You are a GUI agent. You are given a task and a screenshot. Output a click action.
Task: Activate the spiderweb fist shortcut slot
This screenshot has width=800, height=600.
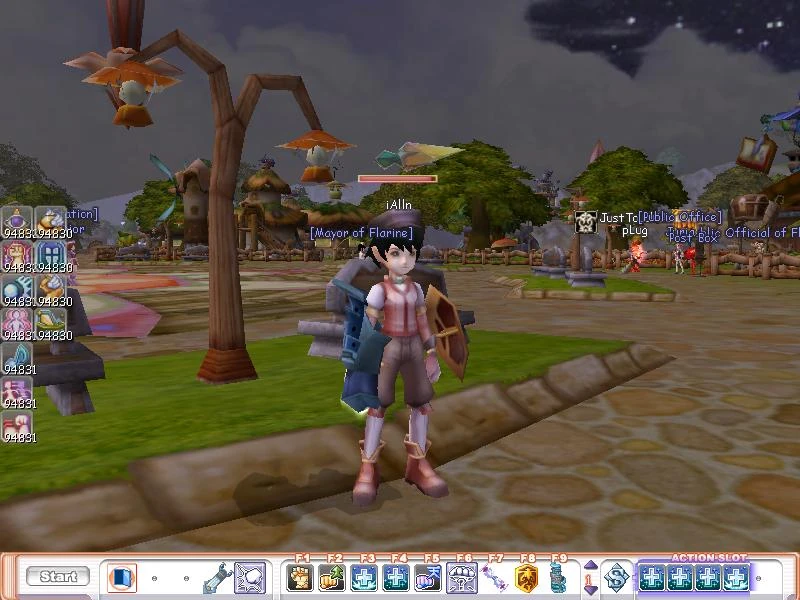[x=249, y=577]
